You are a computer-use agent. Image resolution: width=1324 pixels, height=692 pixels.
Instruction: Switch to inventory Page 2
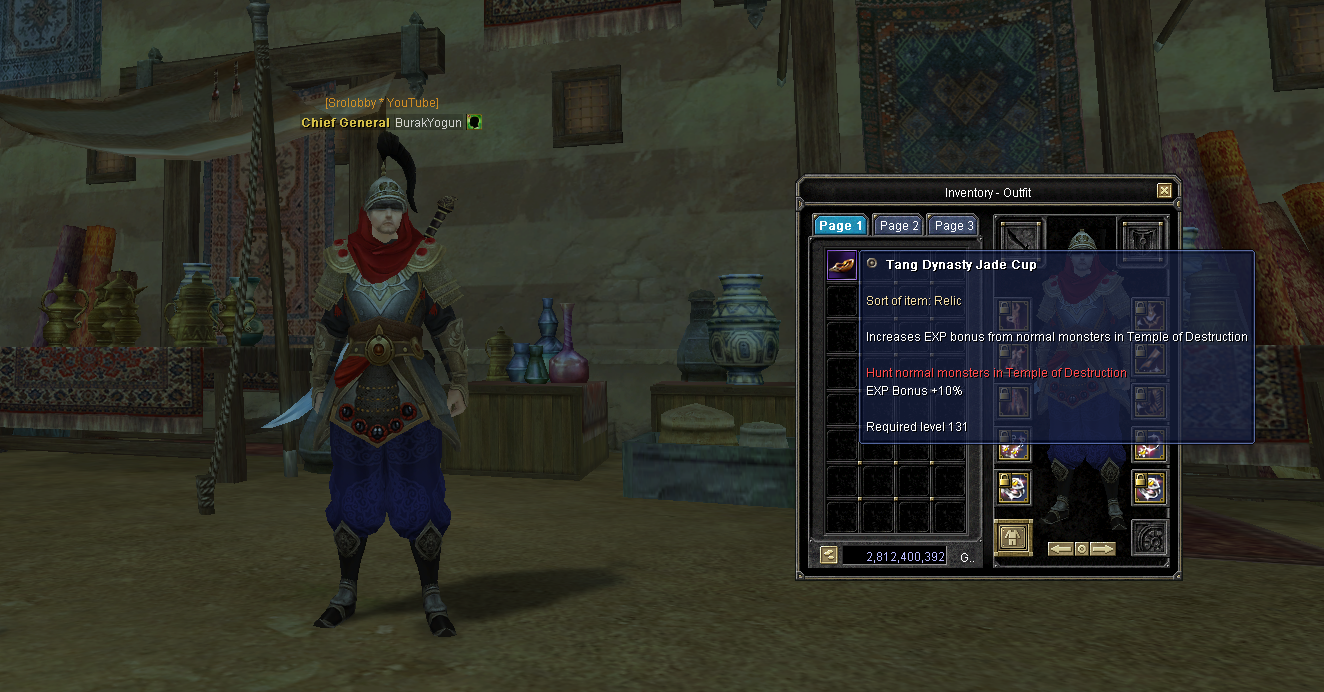coord(898,226)
